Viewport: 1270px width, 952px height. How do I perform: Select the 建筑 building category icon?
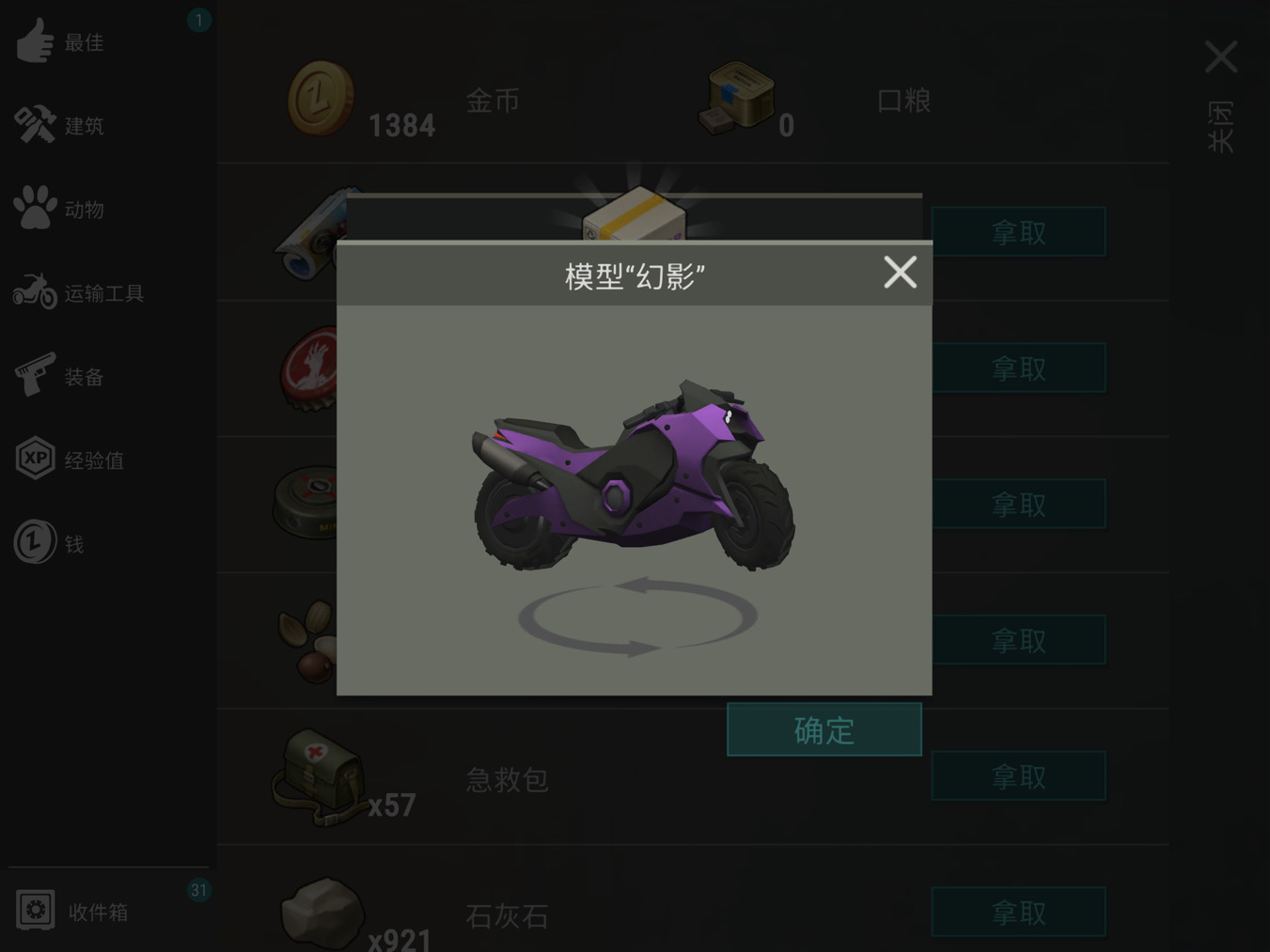[35, 125]
